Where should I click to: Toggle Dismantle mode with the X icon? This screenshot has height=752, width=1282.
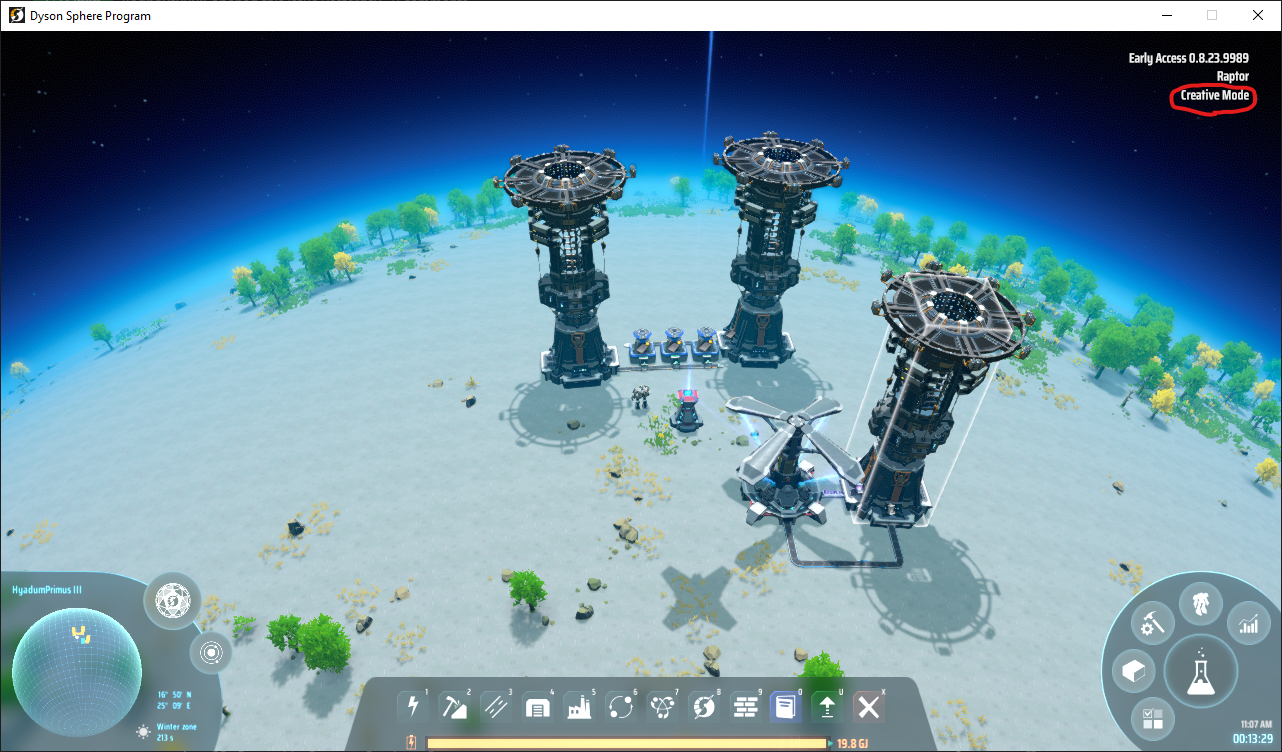pyautogui.click(x=868, y=706)
